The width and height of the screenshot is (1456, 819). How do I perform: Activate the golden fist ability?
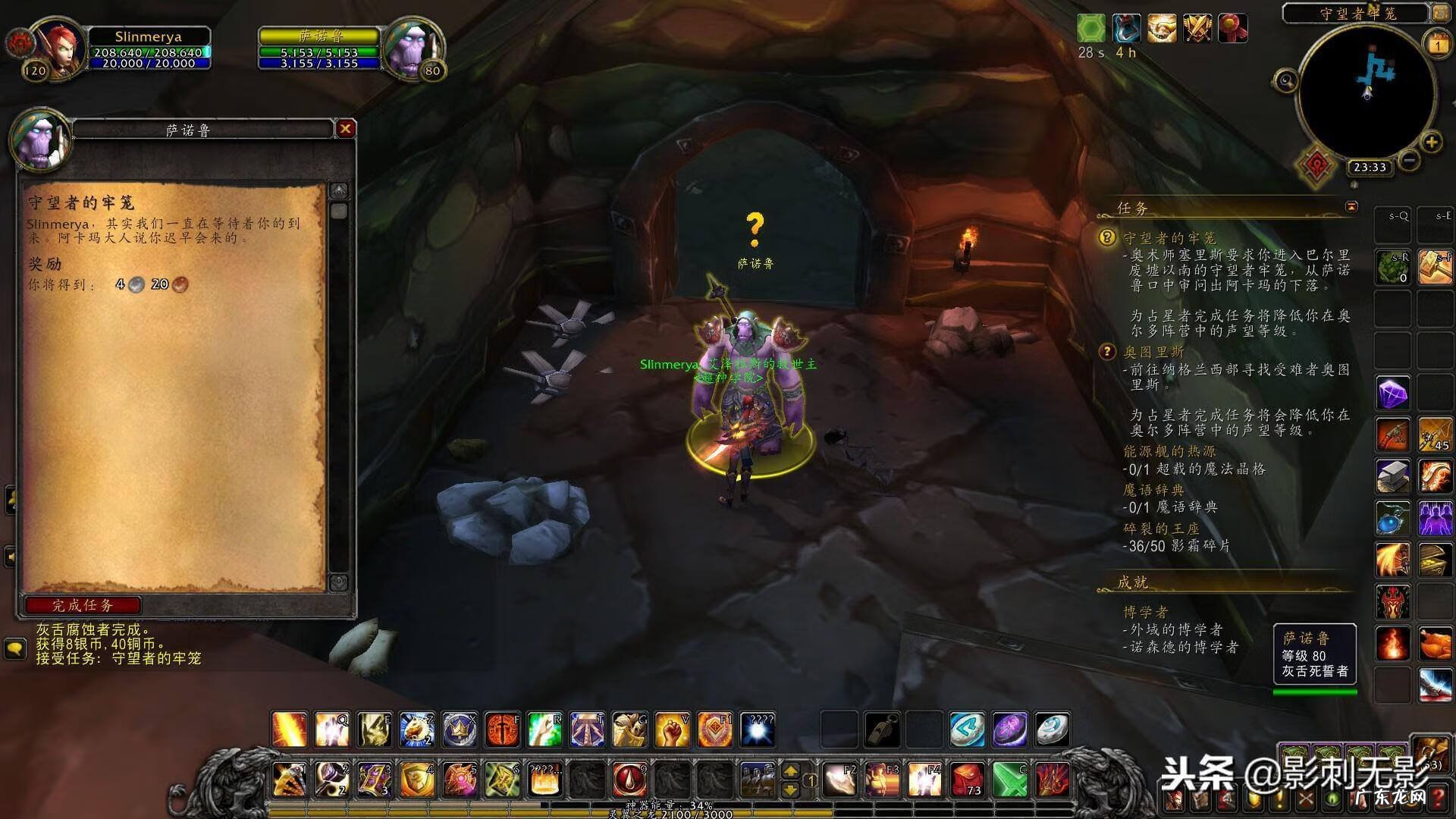pyautogui.click(x=672, y=730)
